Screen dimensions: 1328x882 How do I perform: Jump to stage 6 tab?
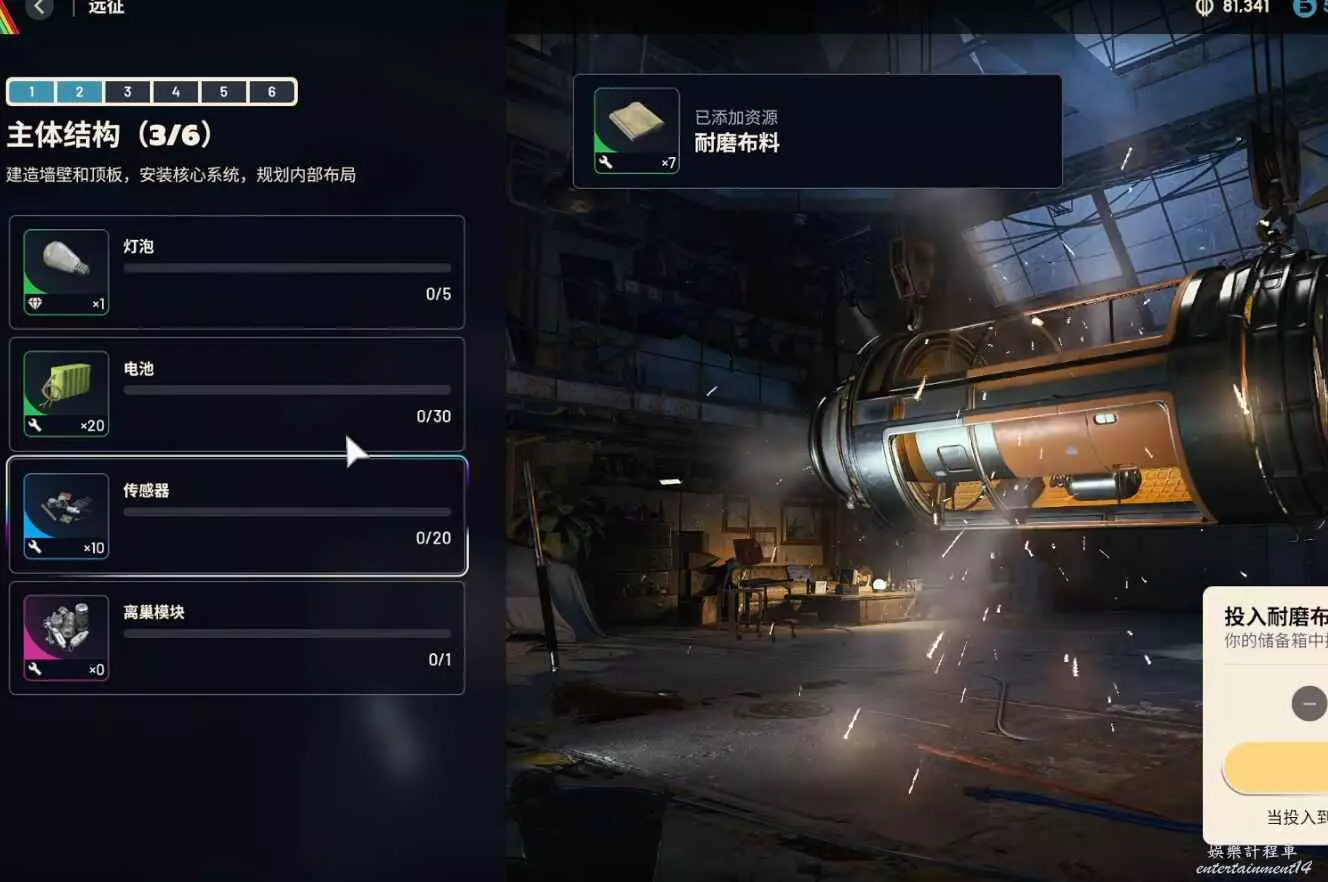click(x=272, y=92)
